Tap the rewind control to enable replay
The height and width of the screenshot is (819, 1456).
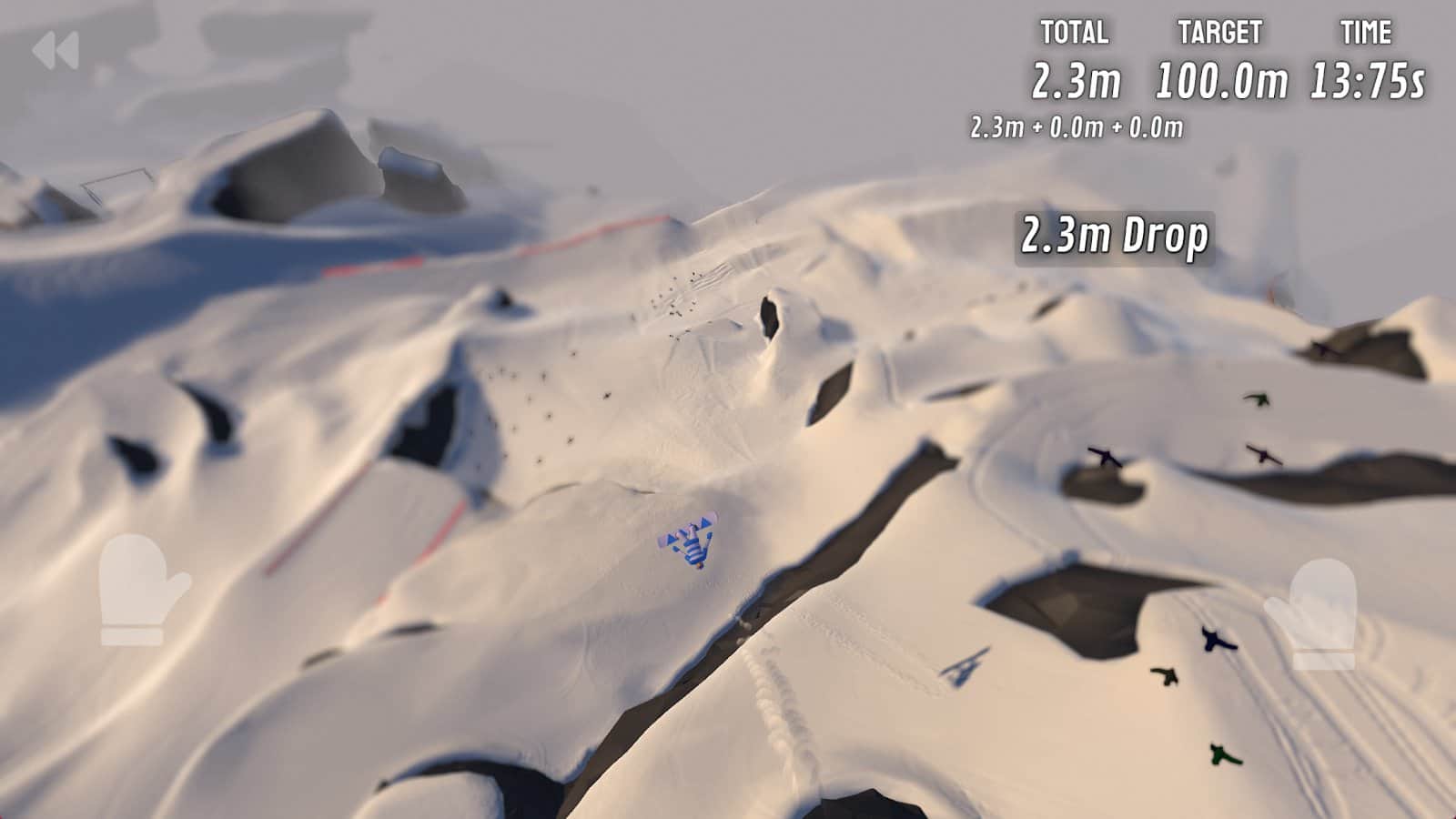click(x=56, y=47)
